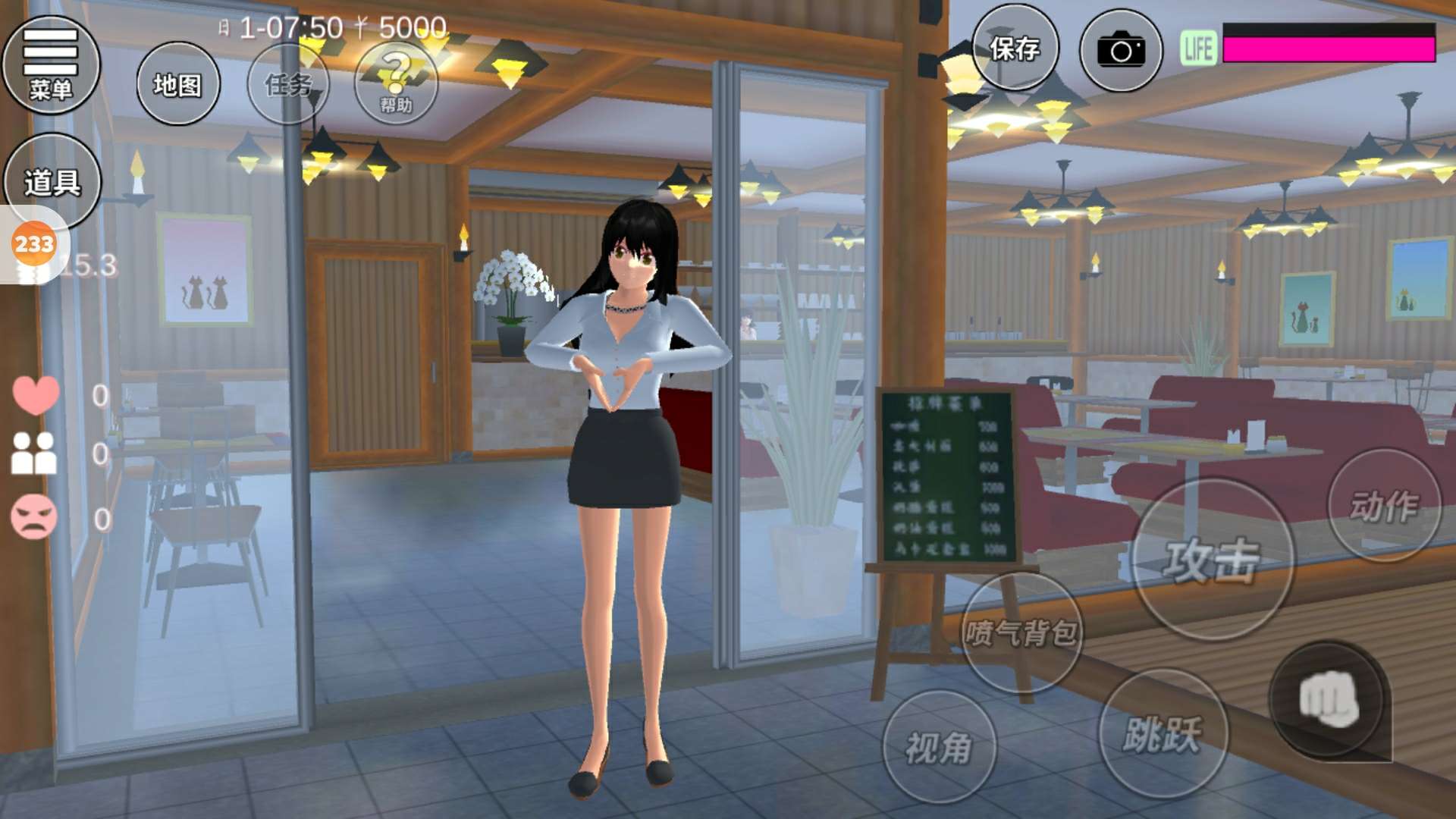The image size is (1456, 819).
Task: Open the 菜单 main menu
Action: click(x=51, y=64)
